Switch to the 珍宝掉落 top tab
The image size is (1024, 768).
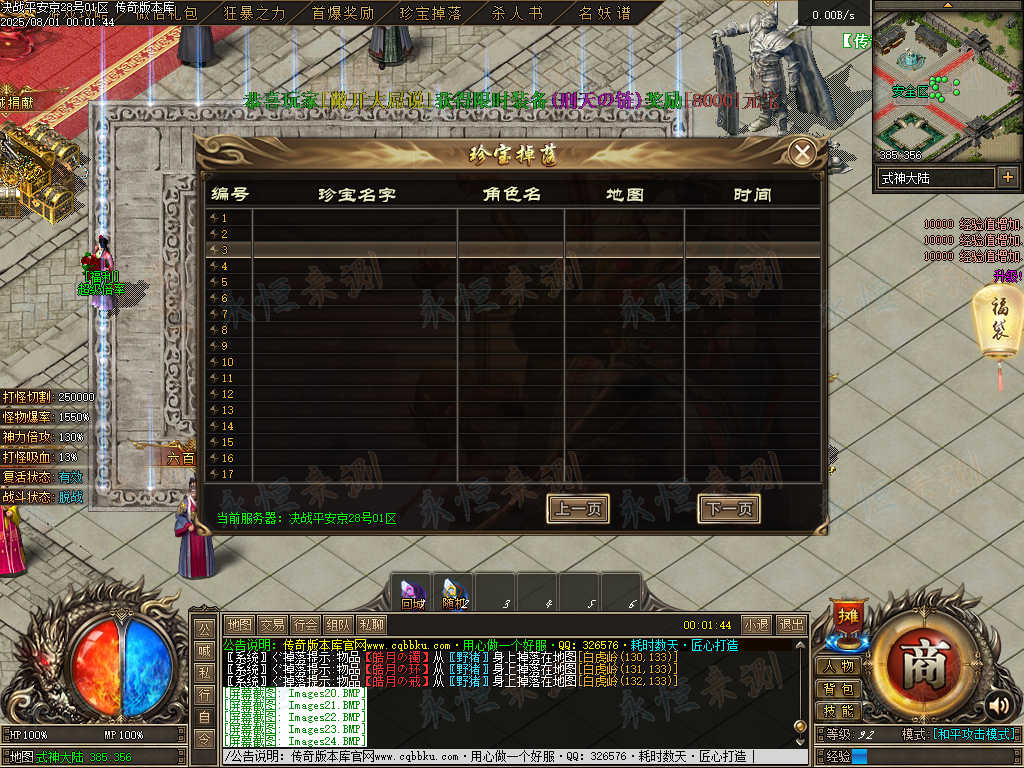(x=430, y=13)
